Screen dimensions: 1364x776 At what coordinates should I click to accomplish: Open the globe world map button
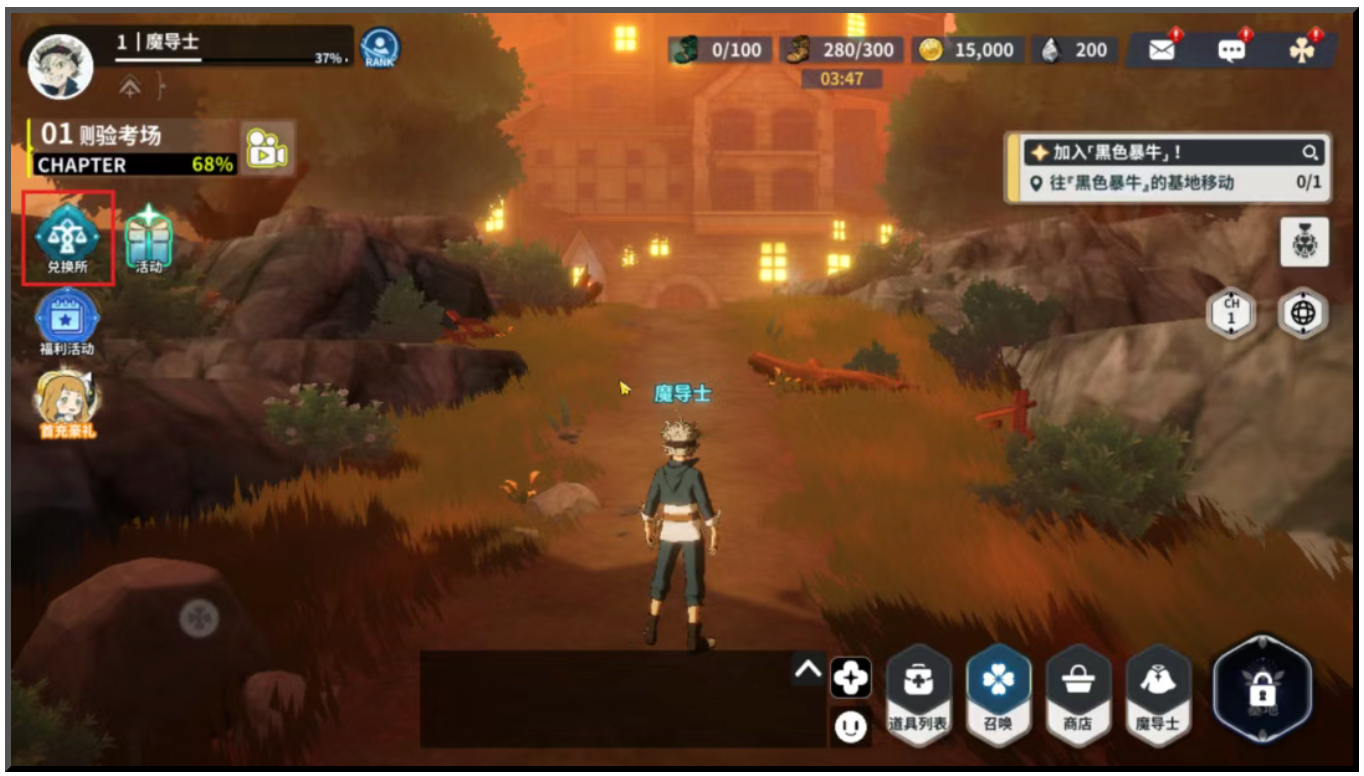[1305, 314]
